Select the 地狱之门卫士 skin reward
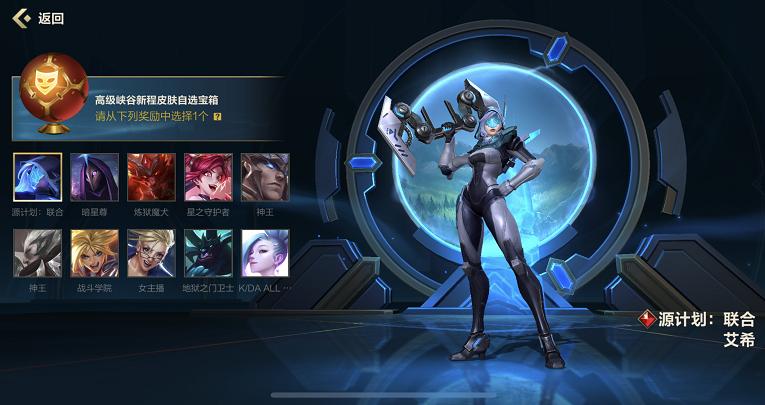This screenshot has height=405, width=765. 208,254
